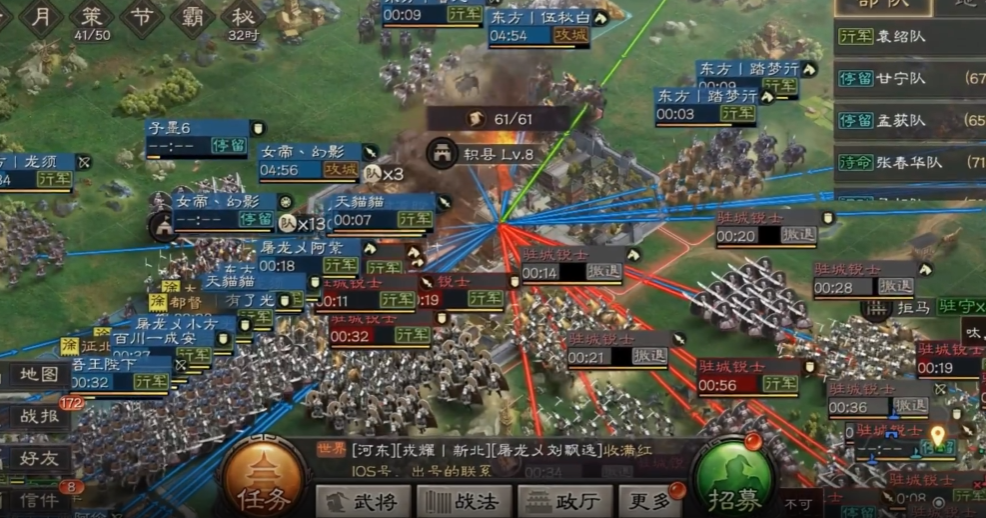Select the 袁绍队 troop row
Image resolution: width=986 pixels, height=518 pixels.
tap(910, 36)
